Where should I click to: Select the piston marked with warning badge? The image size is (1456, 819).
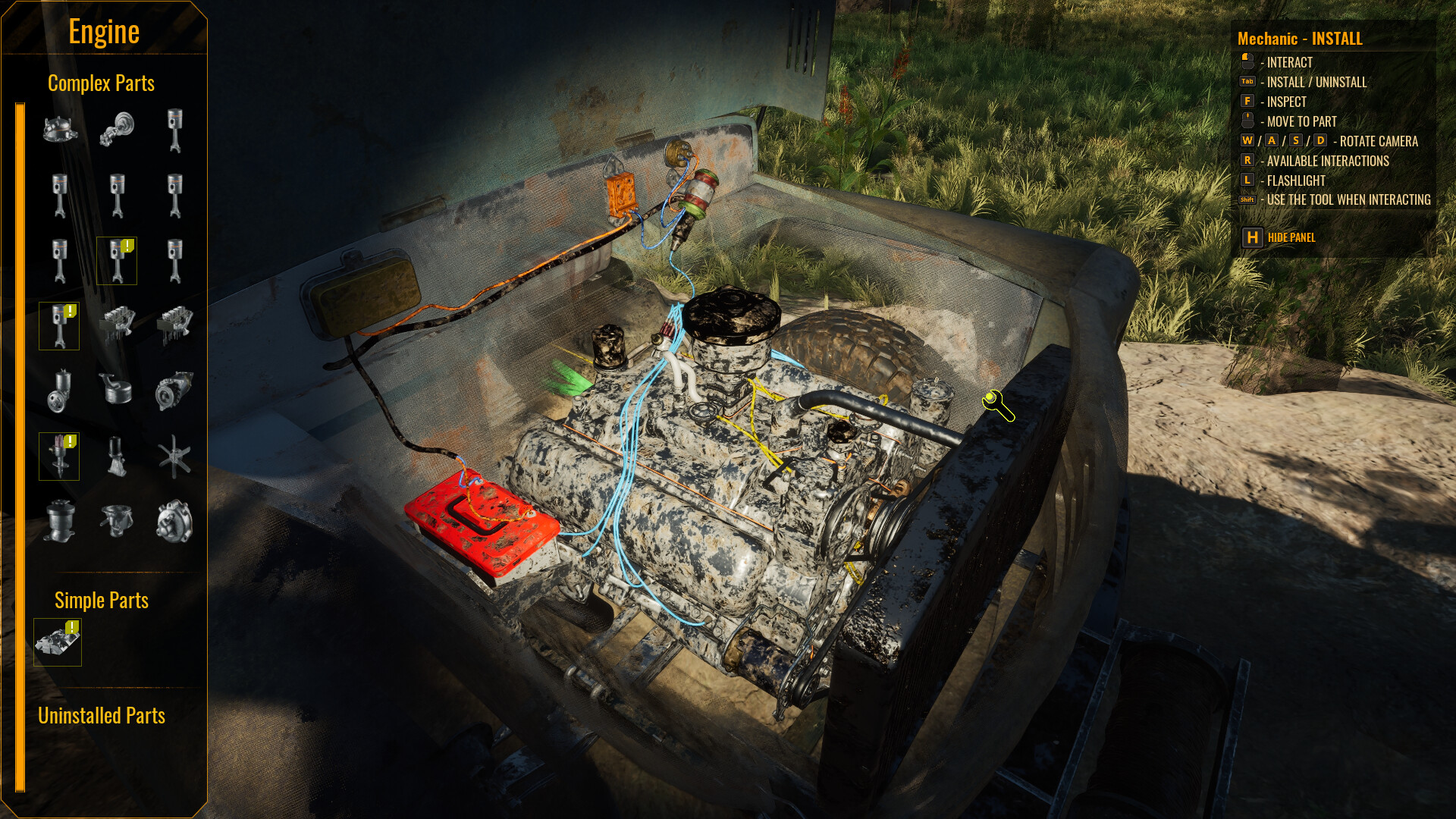click(x=118, y=260)
